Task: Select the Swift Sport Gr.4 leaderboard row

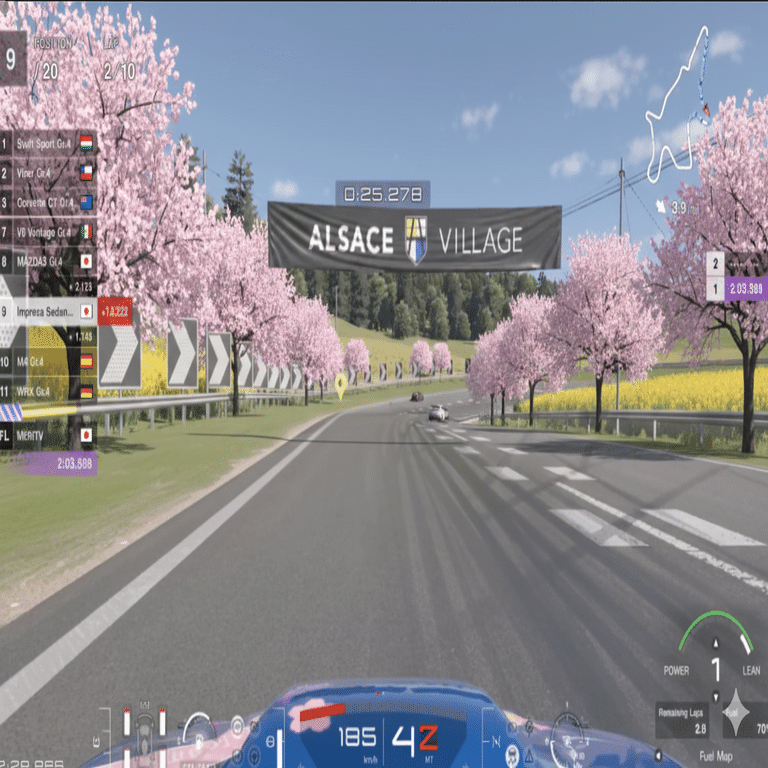Action: [x=48, y=143]
